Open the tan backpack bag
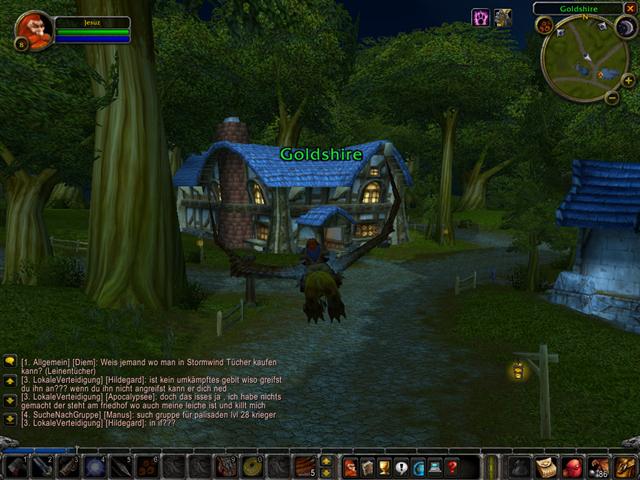Image resolution: width=640 pixels, height=480 pixels. pyautogui.click(x=546, y=467)
